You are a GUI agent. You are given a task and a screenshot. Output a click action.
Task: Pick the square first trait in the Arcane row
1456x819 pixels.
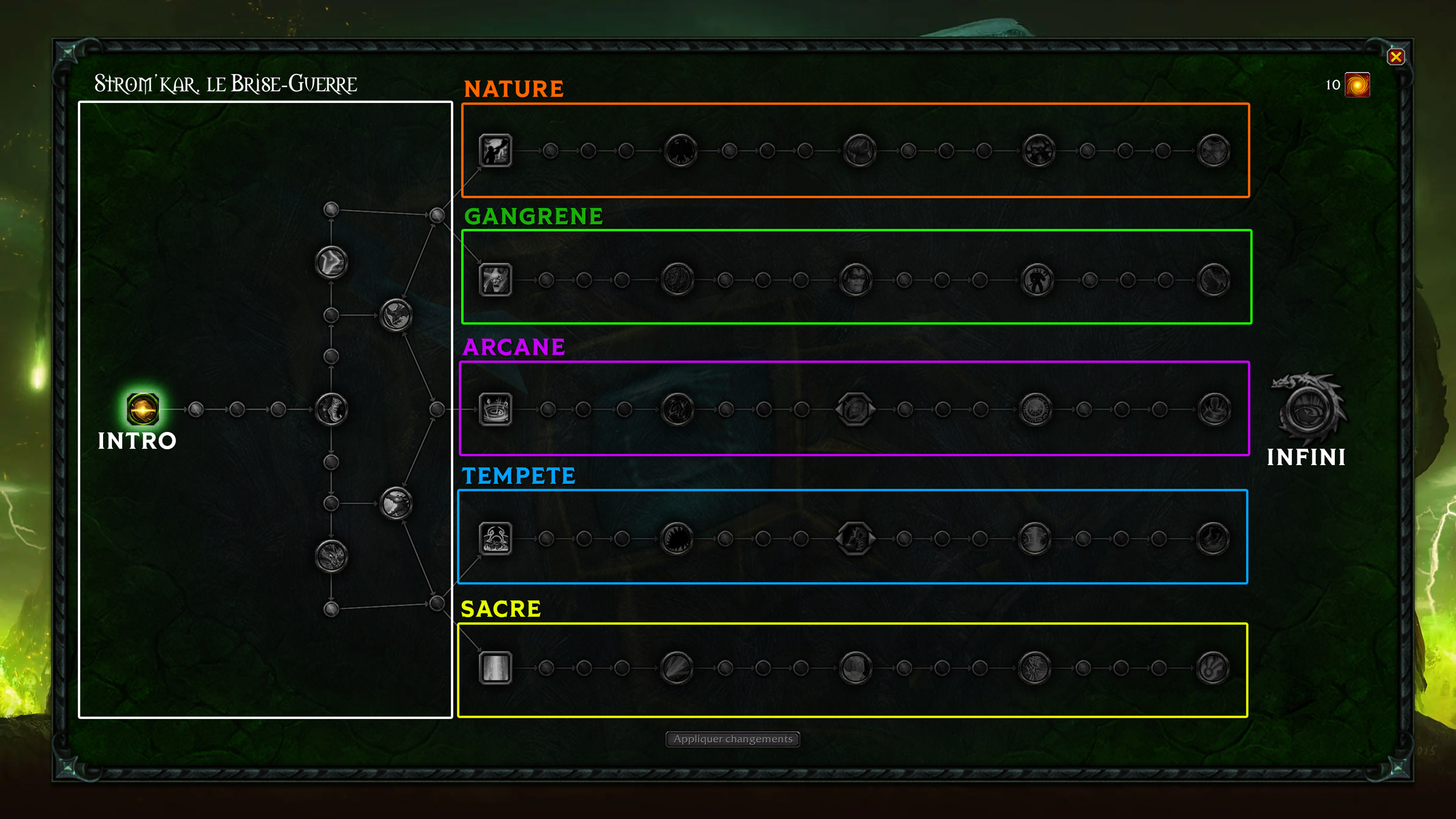pyautogui.click(x=495, y=409)
